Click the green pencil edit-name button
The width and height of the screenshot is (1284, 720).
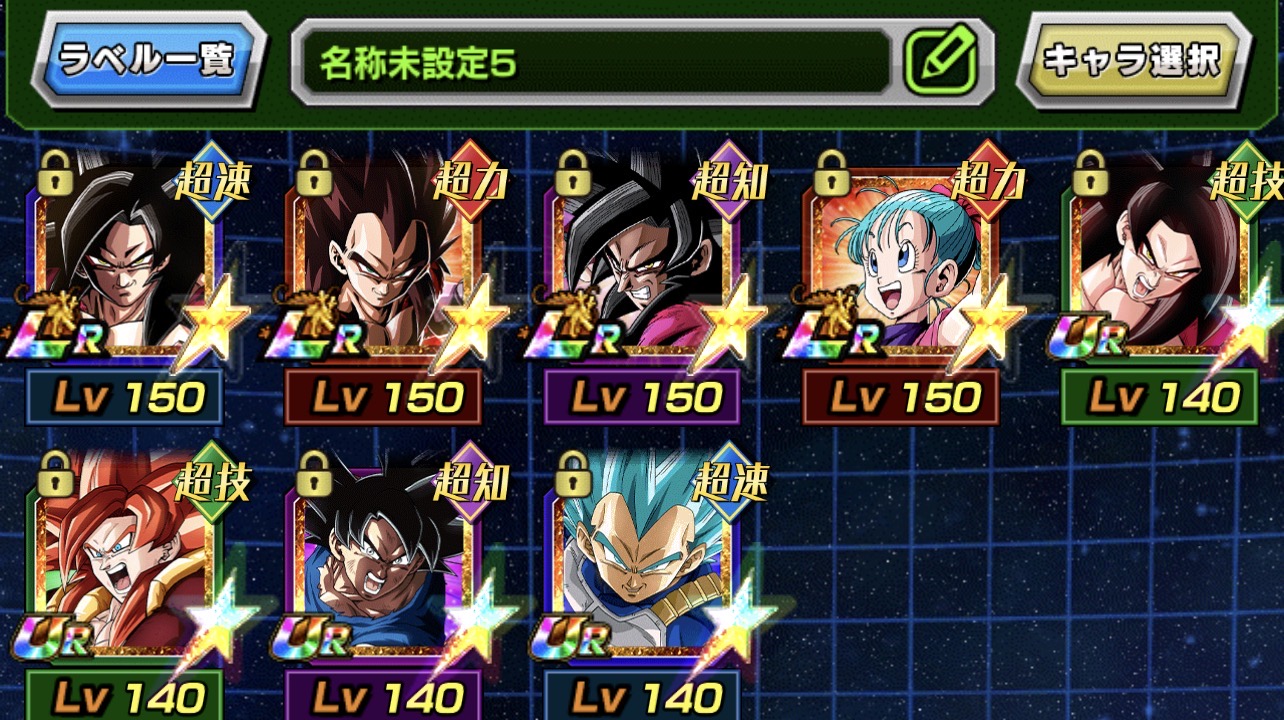[x=938, y=61]
